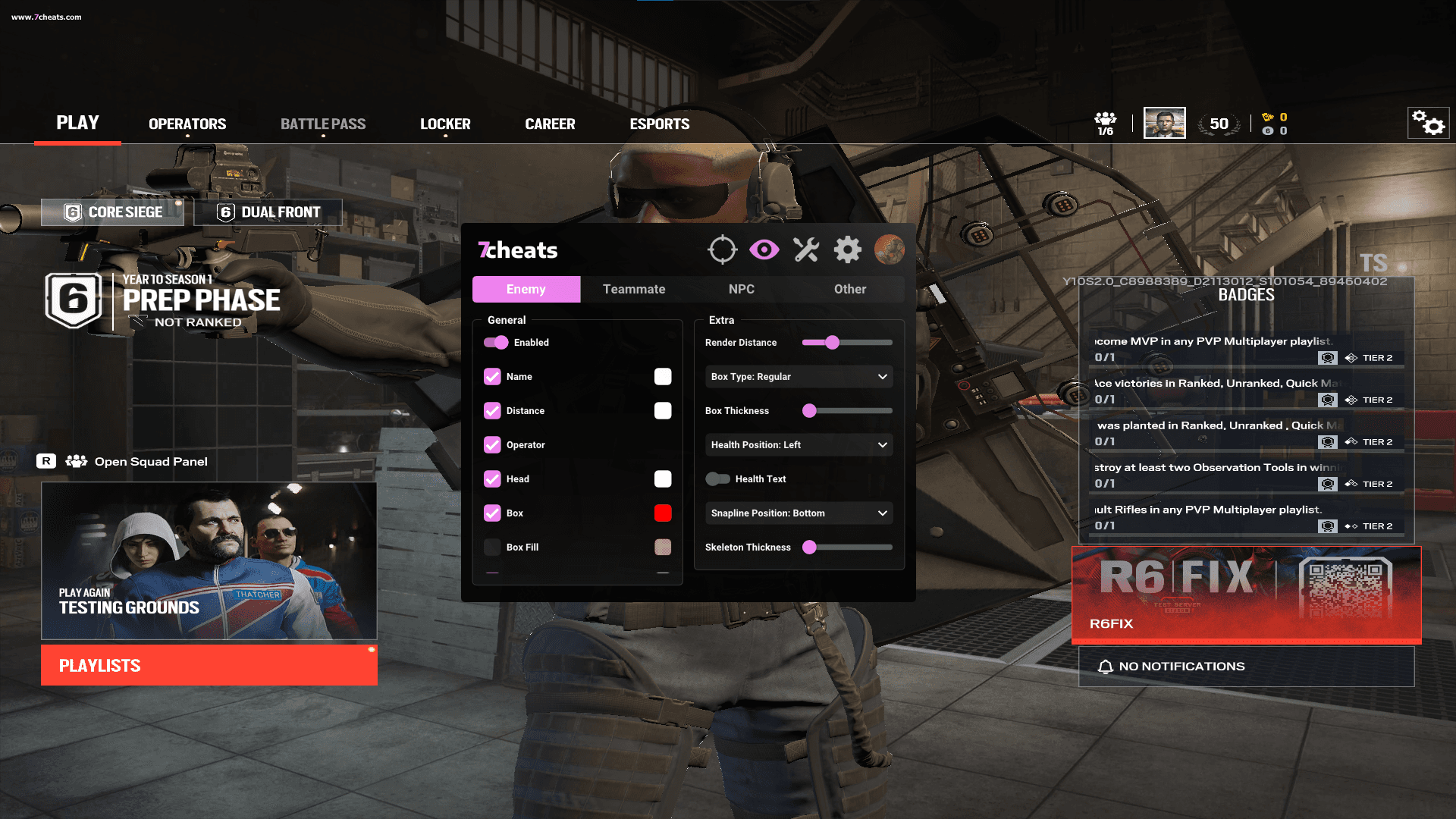
Task: Choose the Core Siege mode tab
Action: [x=113, y=212]
